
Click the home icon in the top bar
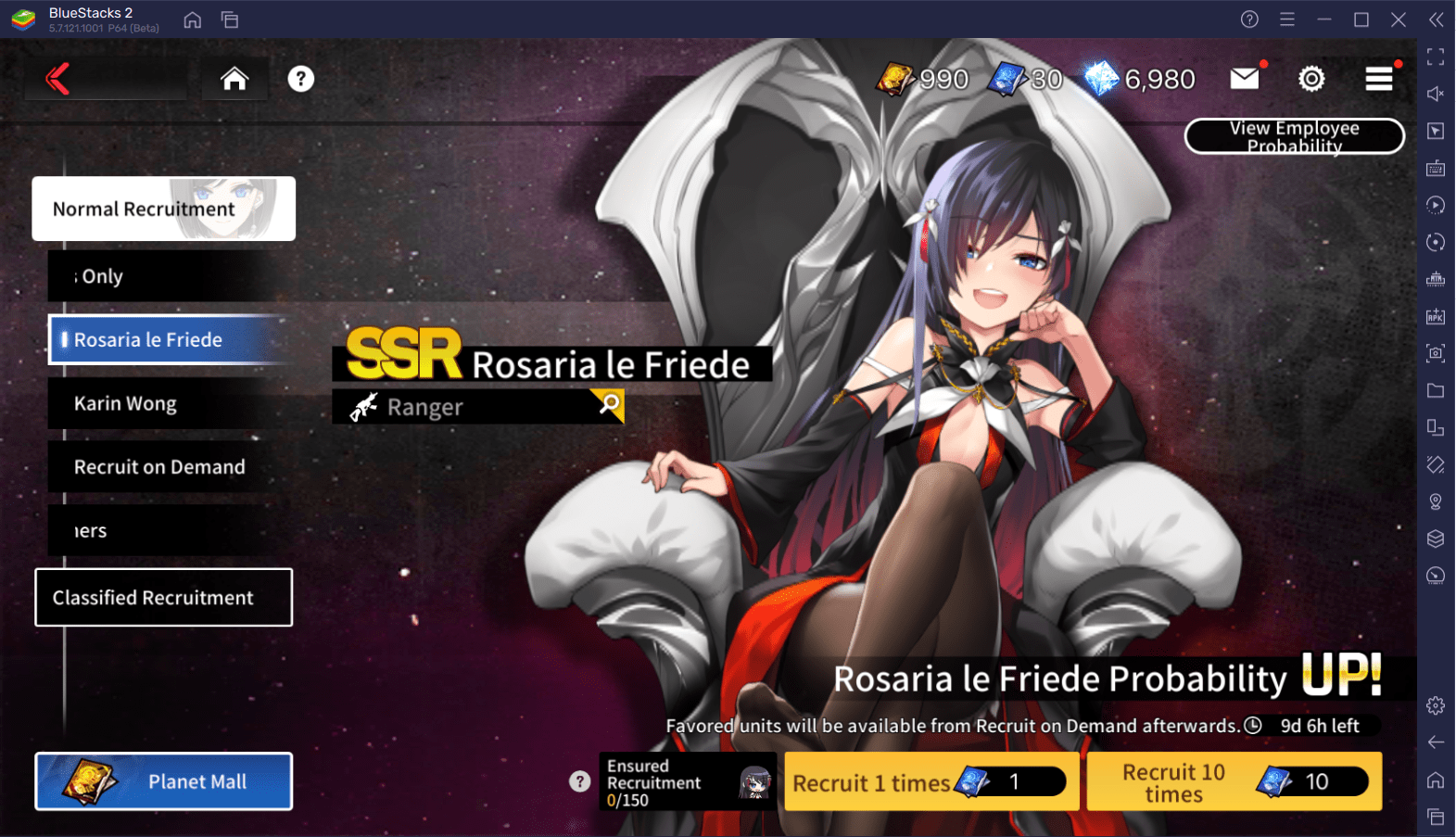(234, 79)
